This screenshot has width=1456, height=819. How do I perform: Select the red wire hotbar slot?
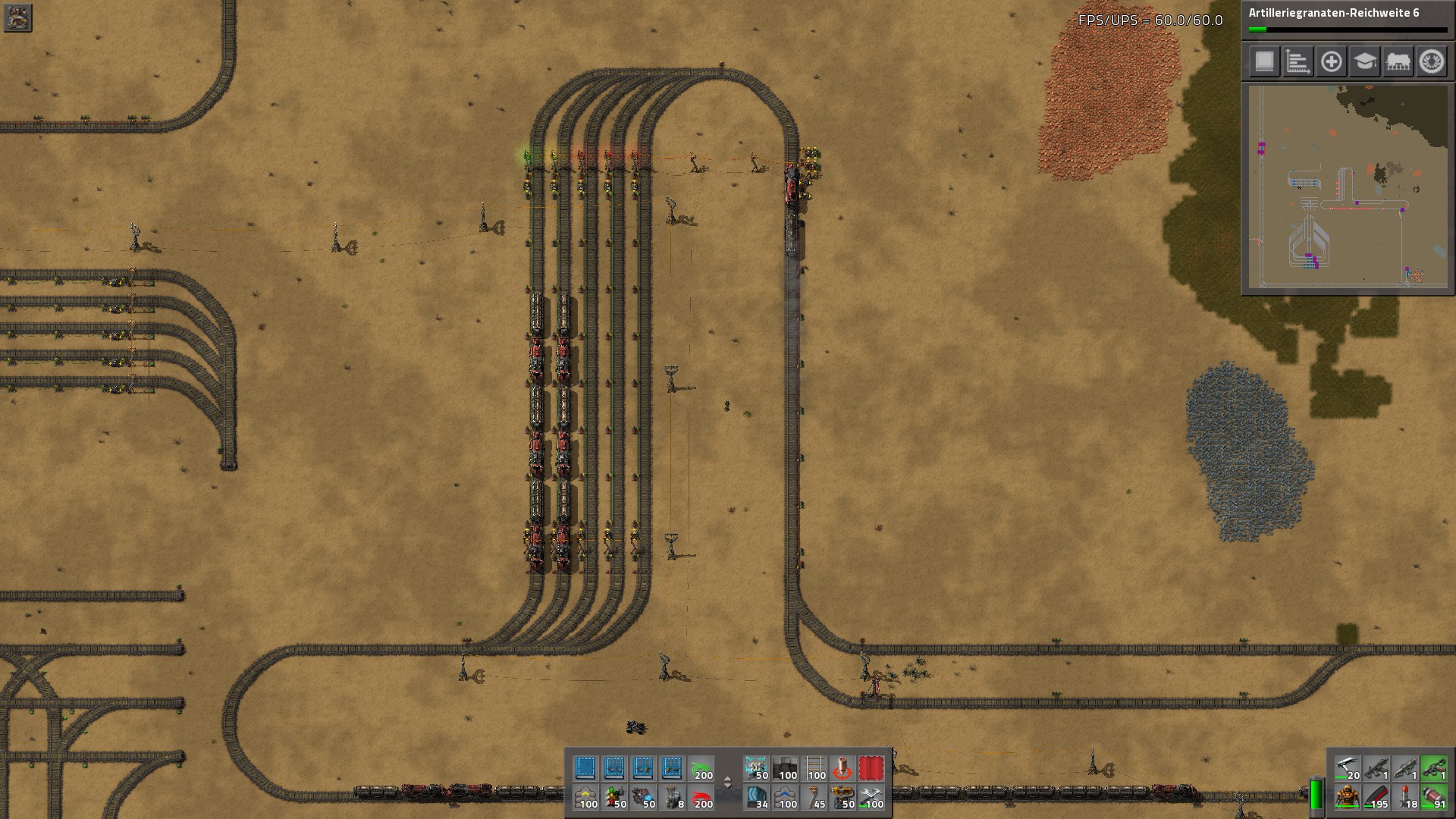click(700, 797)
